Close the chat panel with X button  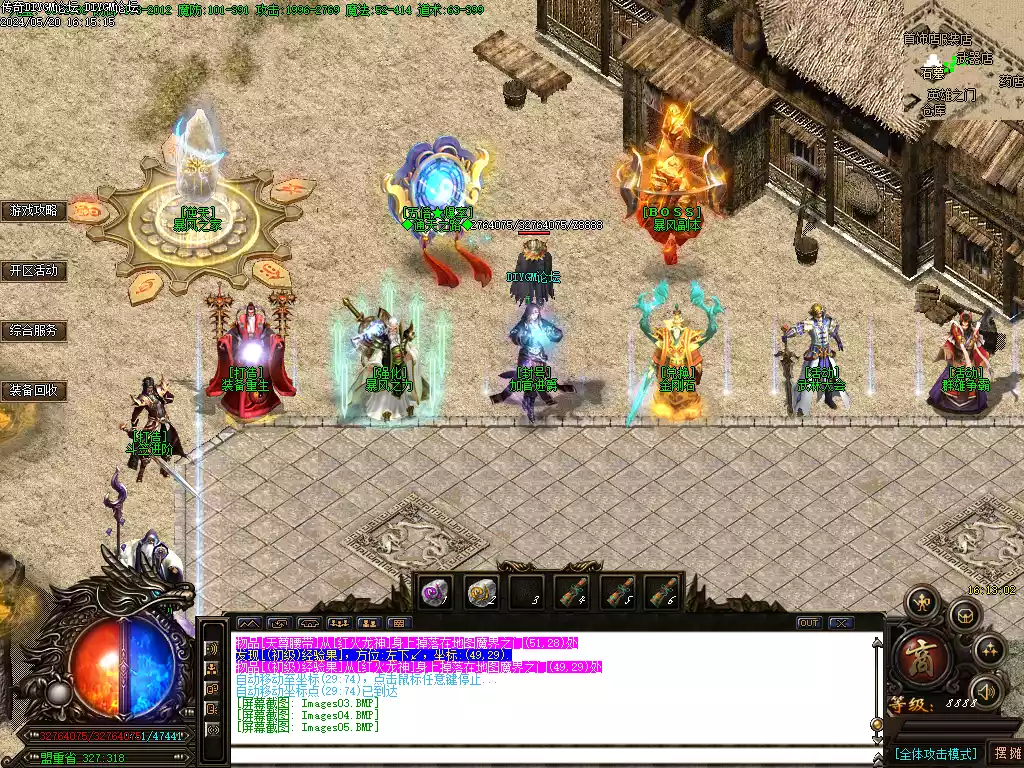coord(841,623)
